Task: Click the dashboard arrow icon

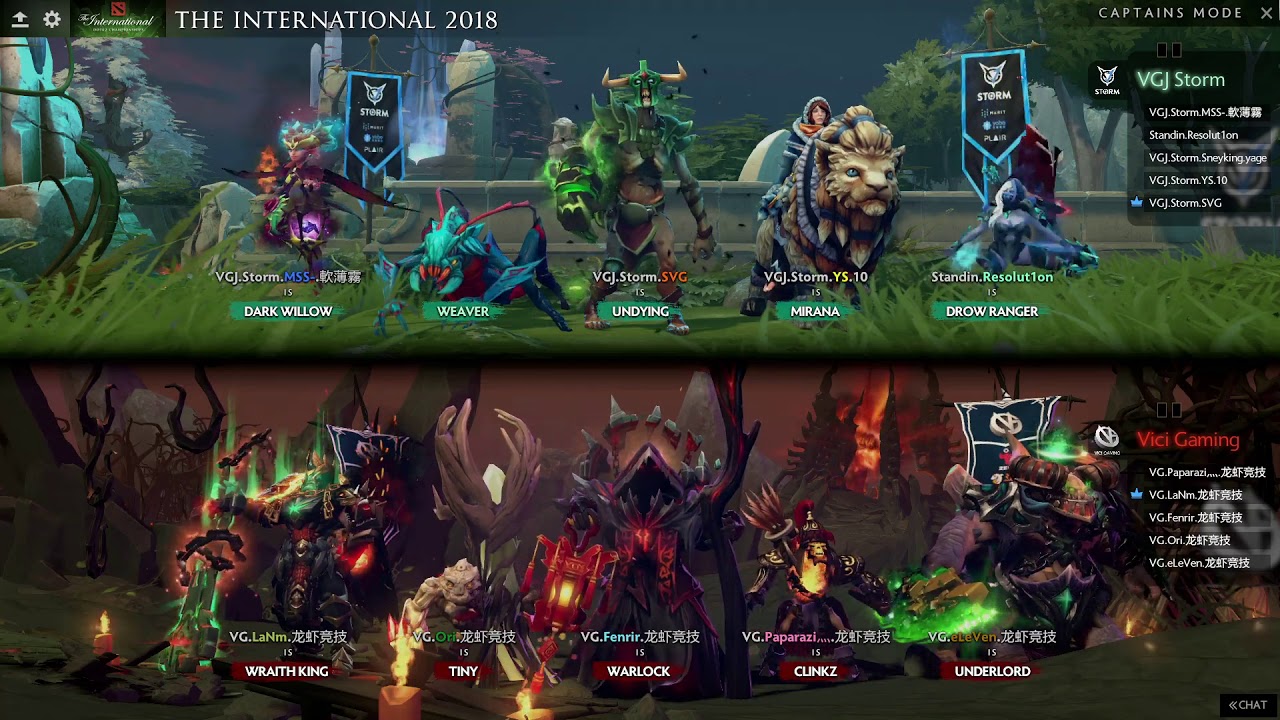Action: point(19,19)
